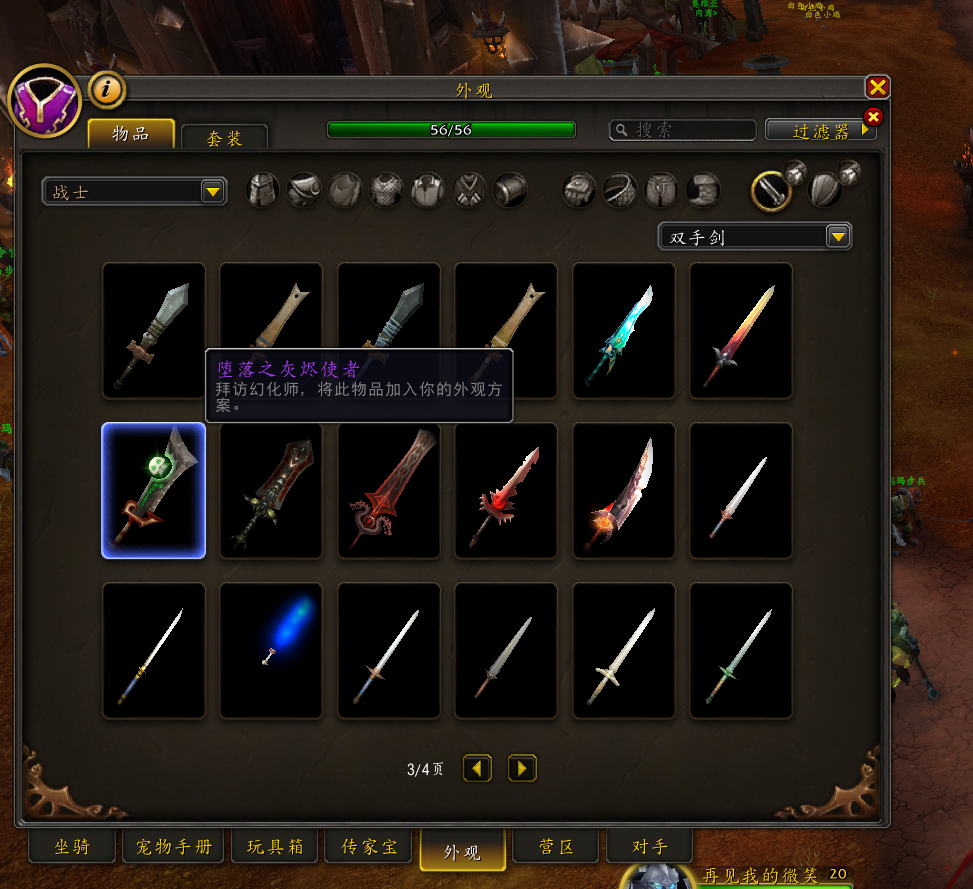The image size is (973, 889).
Task: Switch to the 宠物手册 pet journal tab
Action: (174, 848)
